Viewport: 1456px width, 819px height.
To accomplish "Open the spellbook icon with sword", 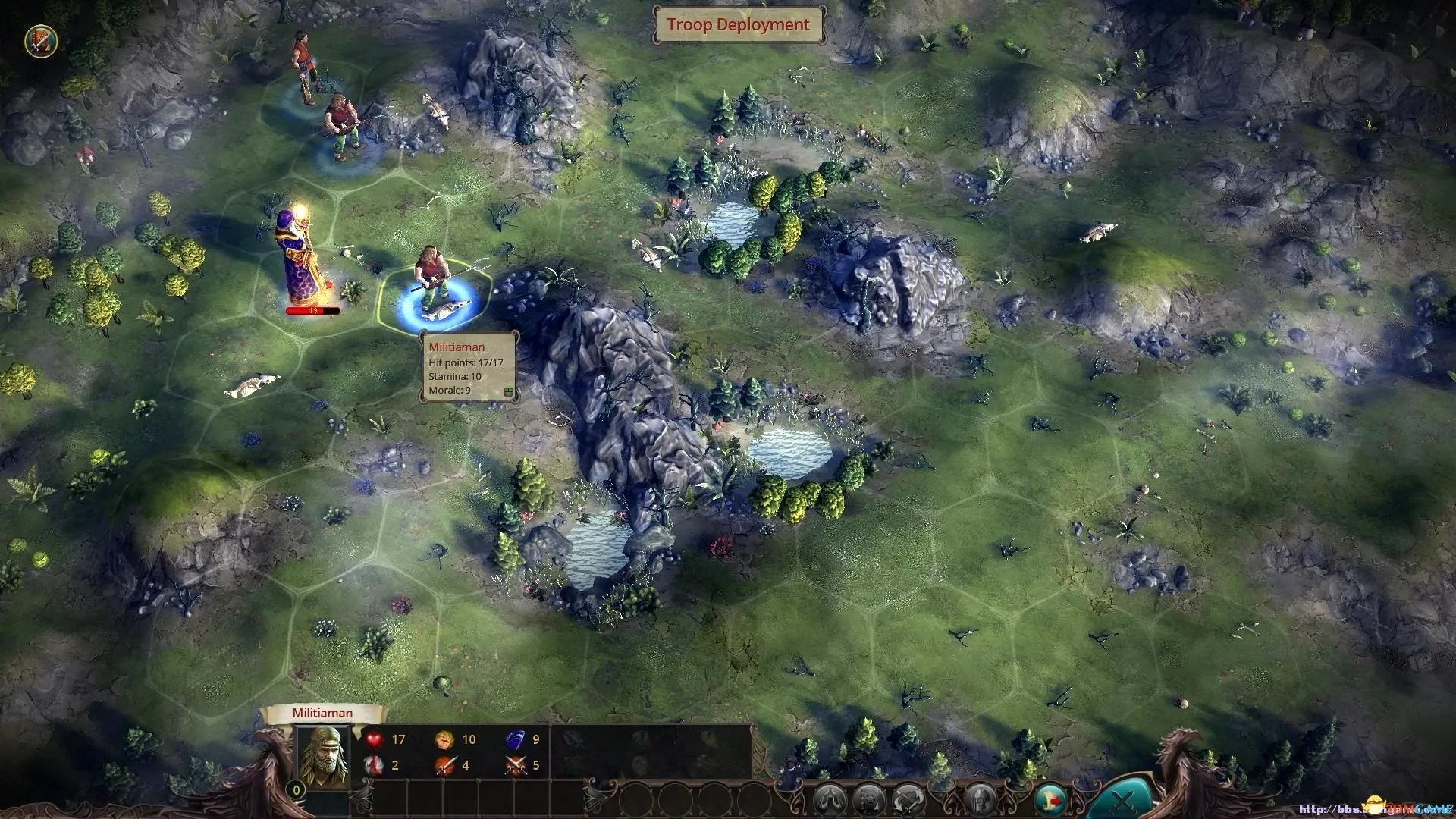I will [41, 41].
